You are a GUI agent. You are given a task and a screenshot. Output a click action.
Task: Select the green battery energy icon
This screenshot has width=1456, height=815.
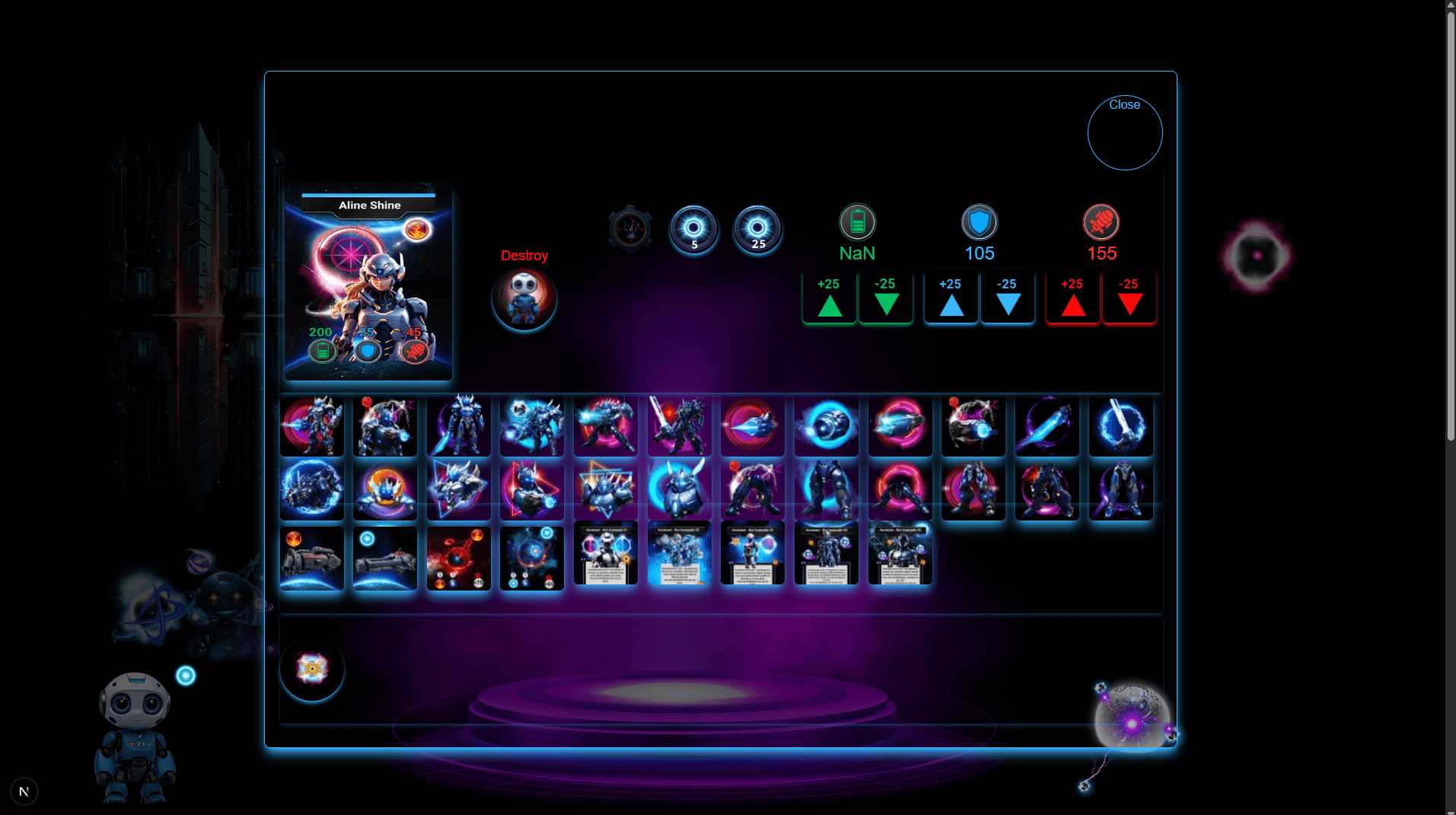(857, 223)
